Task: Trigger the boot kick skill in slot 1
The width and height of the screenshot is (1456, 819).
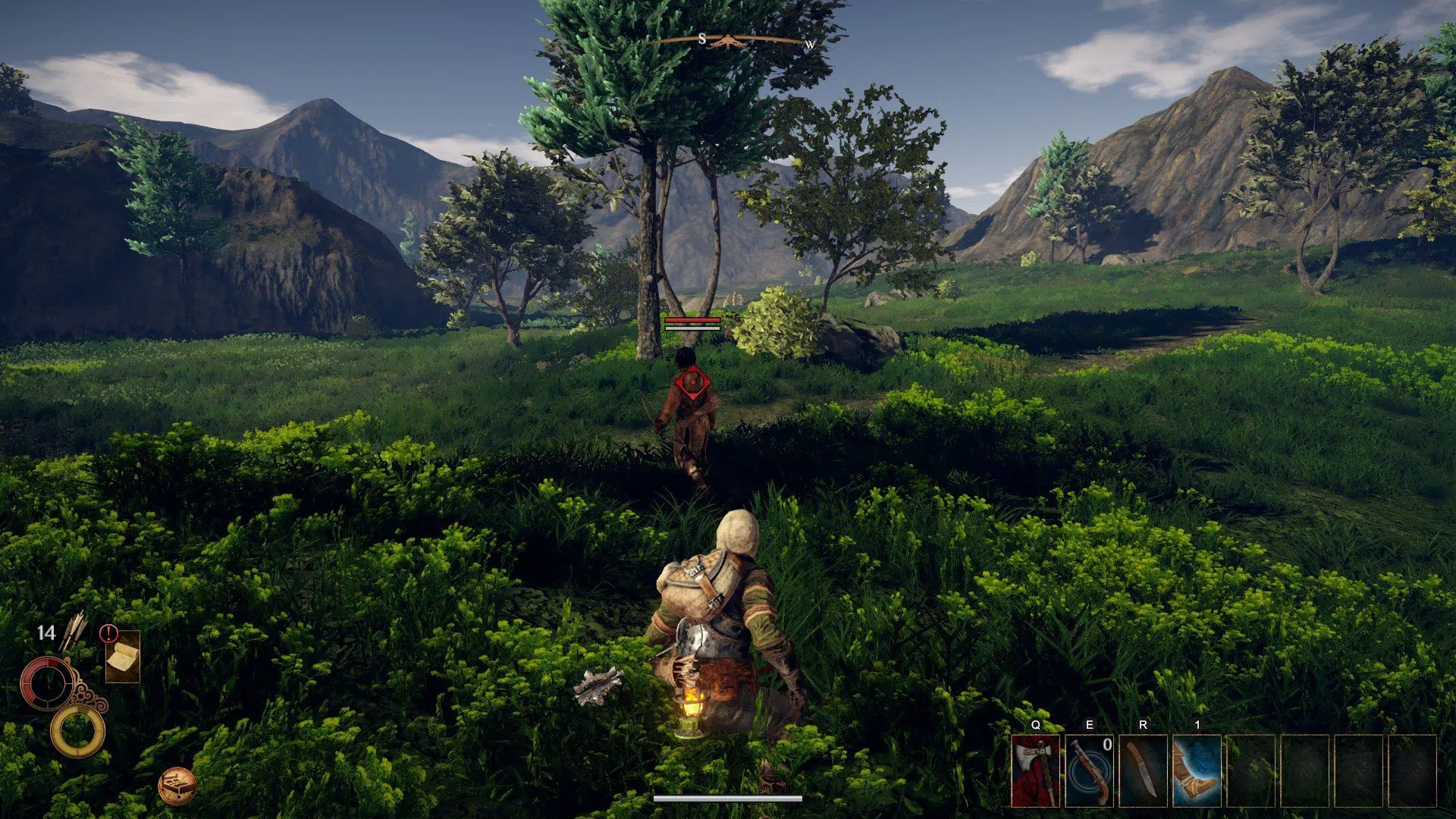Action: (1198, 770)
